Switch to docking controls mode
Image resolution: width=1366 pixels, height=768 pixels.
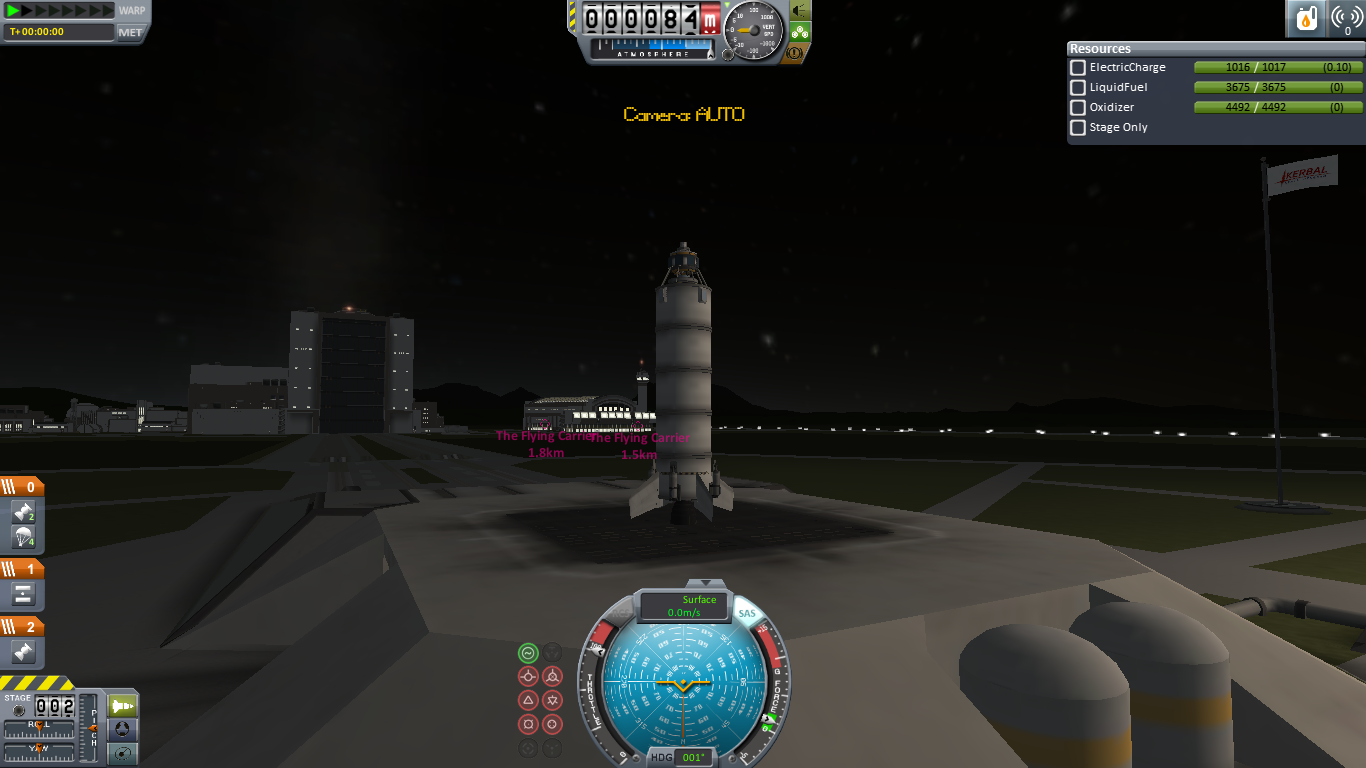tap(123, 730)
